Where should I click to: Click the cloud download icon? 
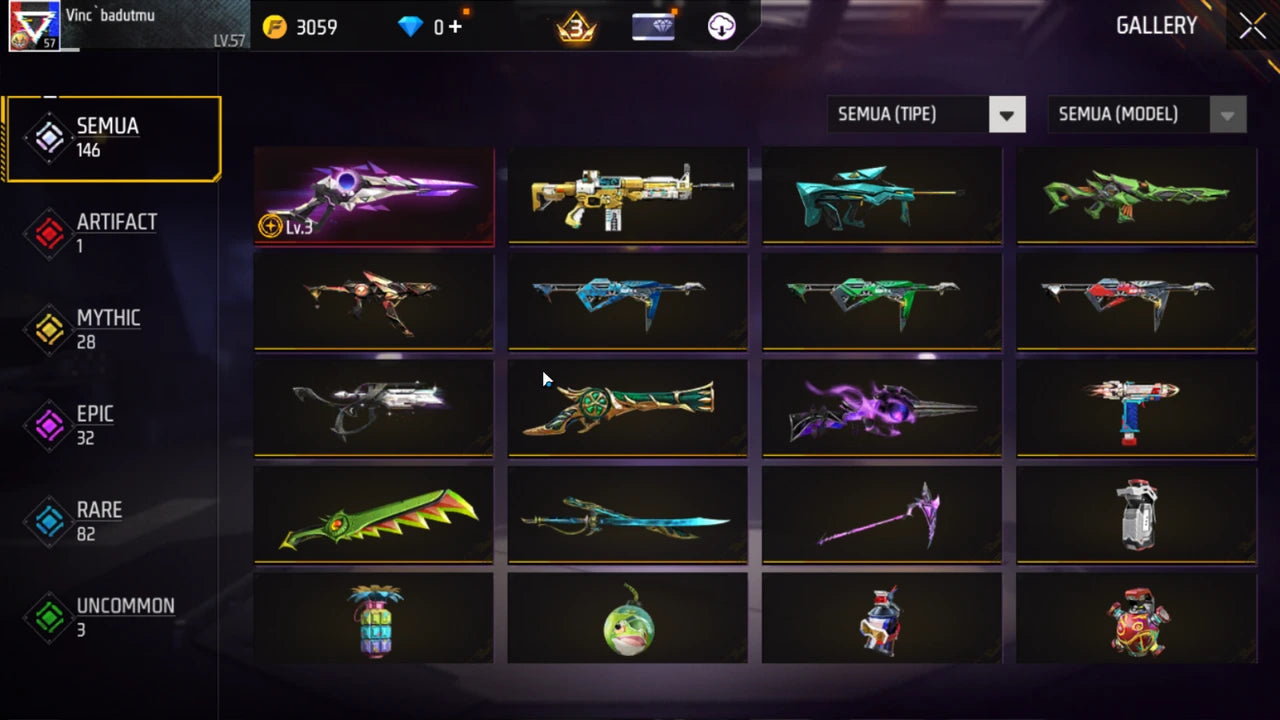pyautogui.click(x=722, y=27)
